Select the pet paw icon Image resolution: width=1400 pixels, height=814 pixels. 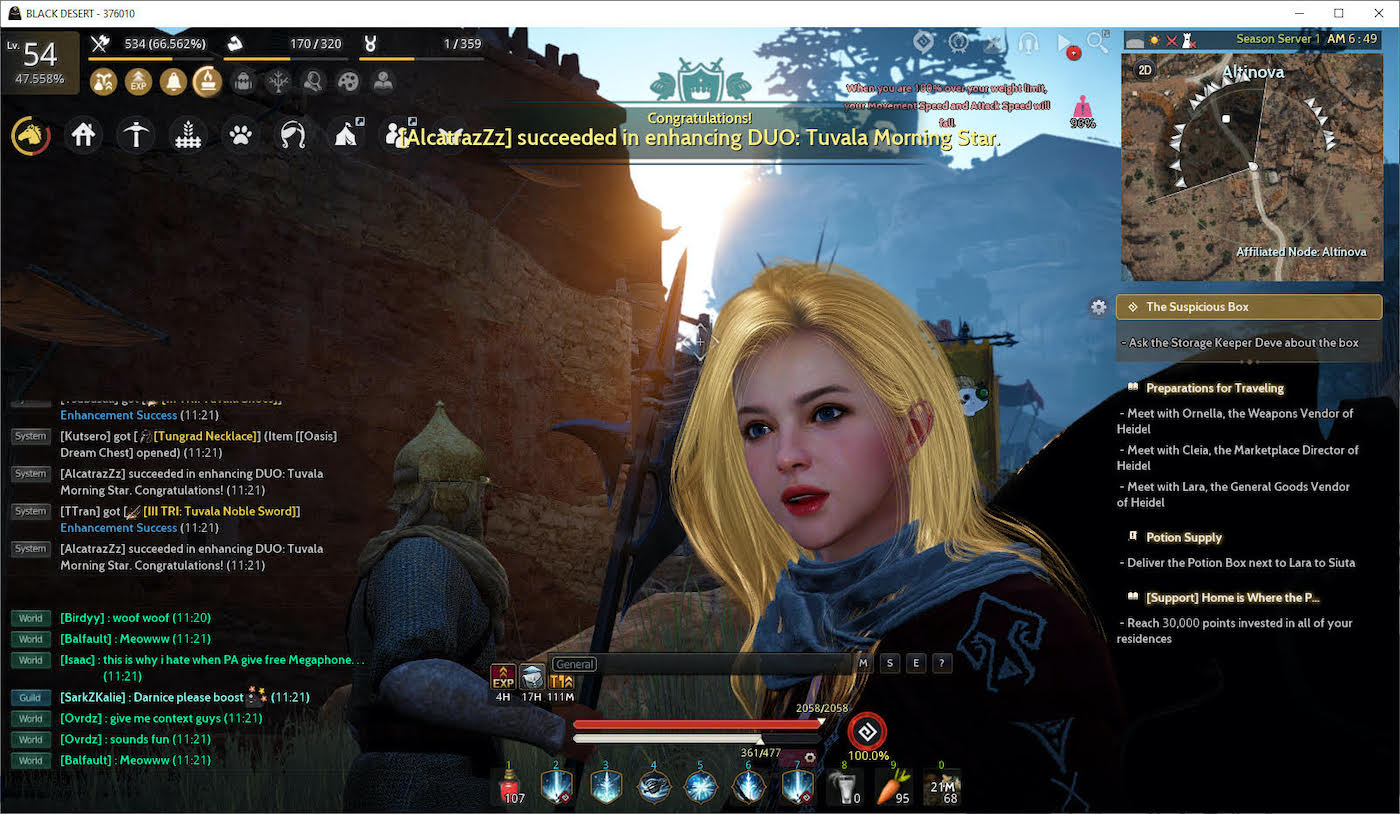[x=239, y=133]
